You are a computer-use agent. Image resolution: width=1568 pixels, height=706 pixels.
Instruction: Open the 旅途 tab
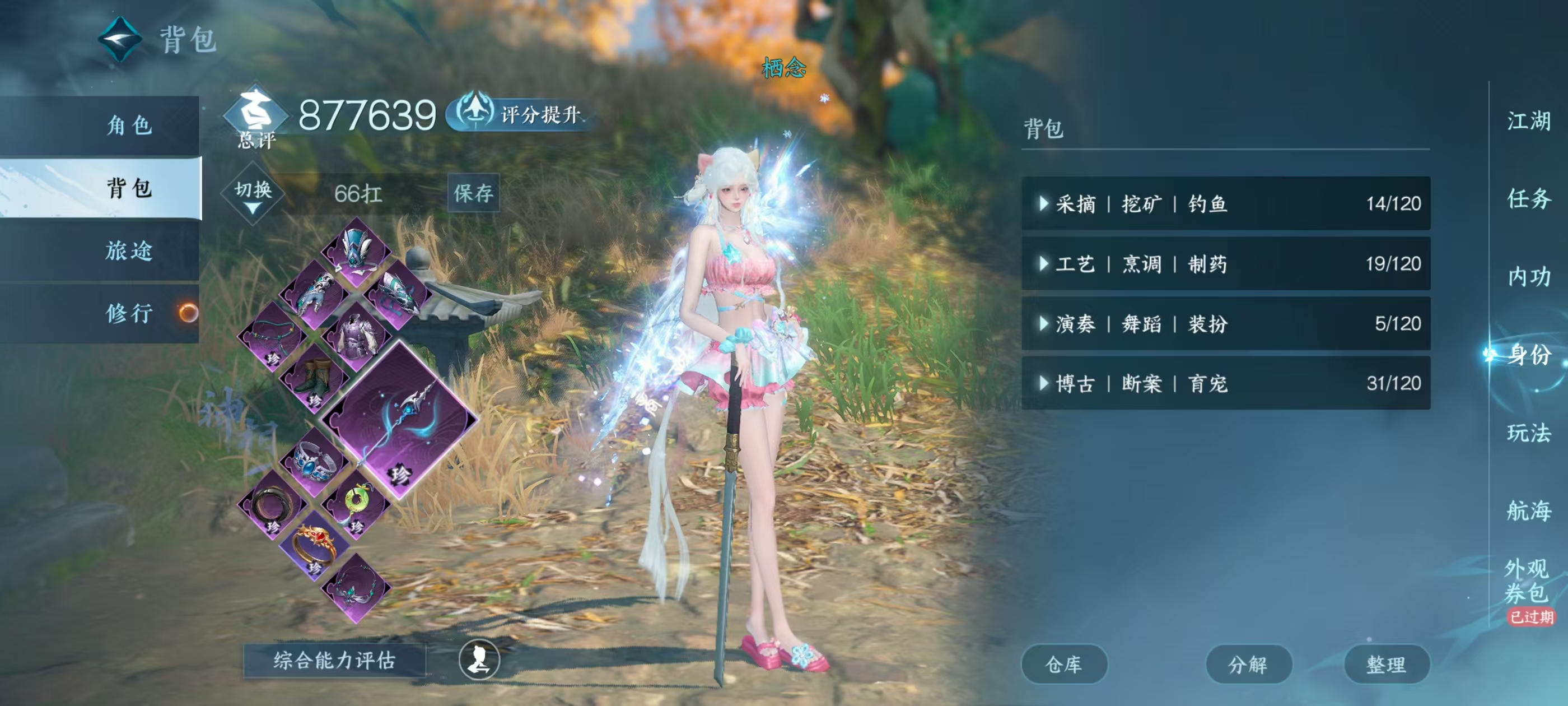pyautogui.click(x=128, y=250)
